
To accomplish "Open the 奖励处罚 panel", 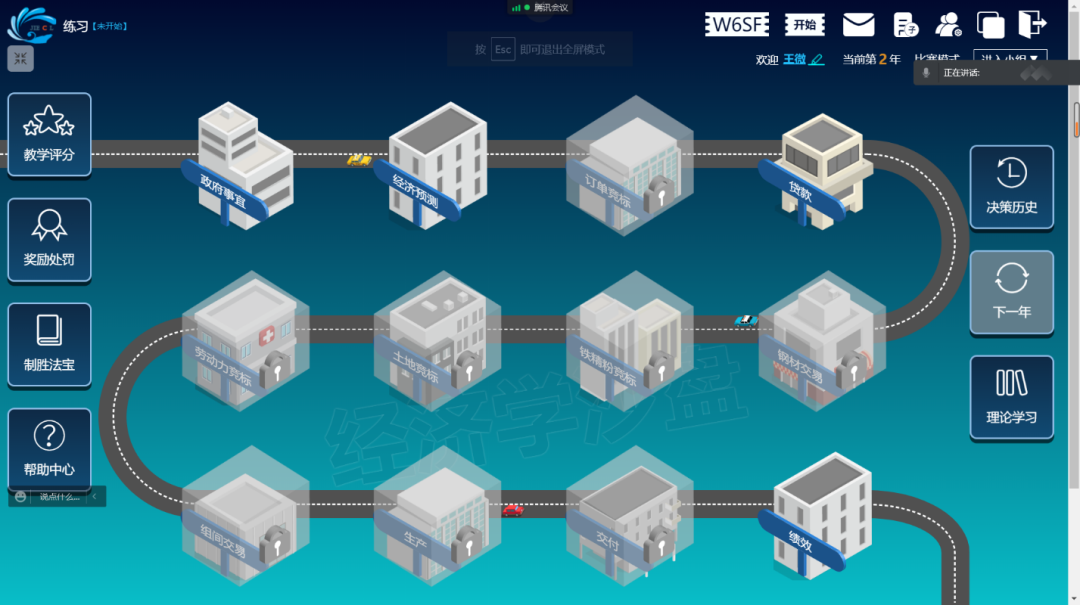I will click(x=49, y=239).
